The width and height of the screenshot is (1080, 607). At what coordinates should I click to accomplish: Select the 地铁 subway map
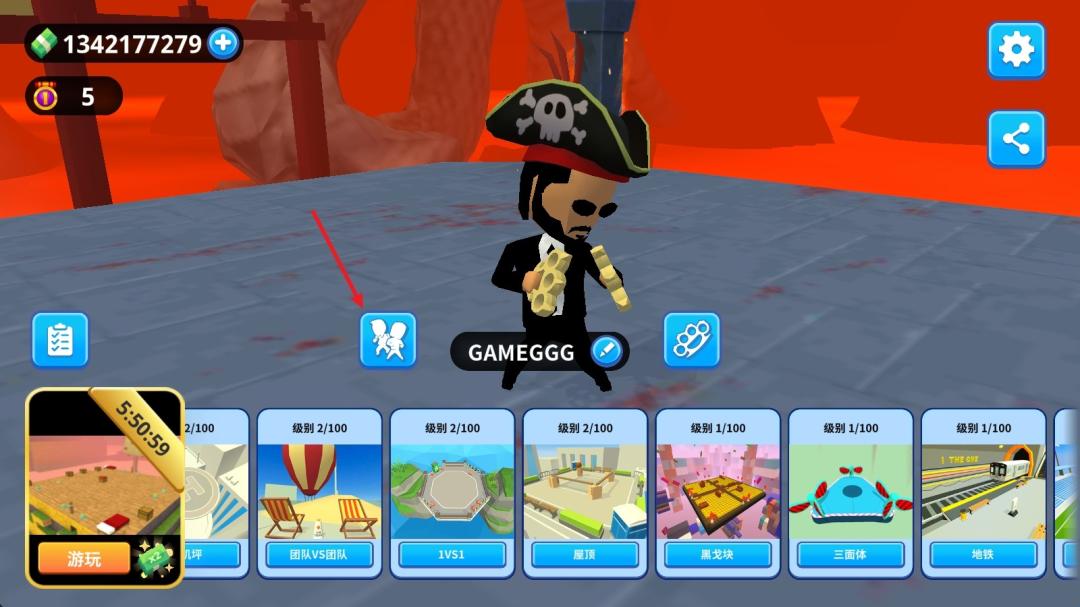tap(983, 492)
